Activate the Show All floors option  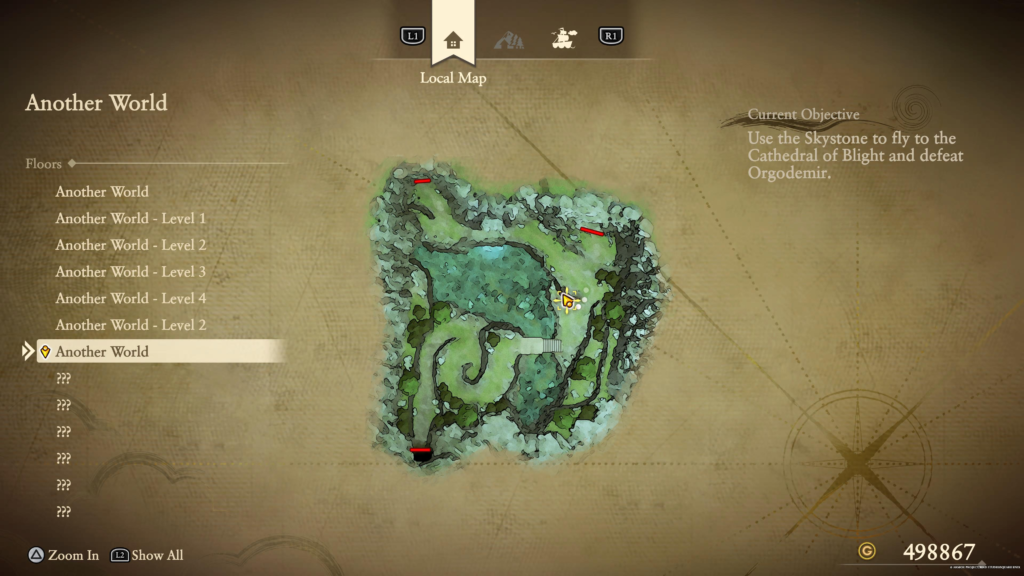148,555
